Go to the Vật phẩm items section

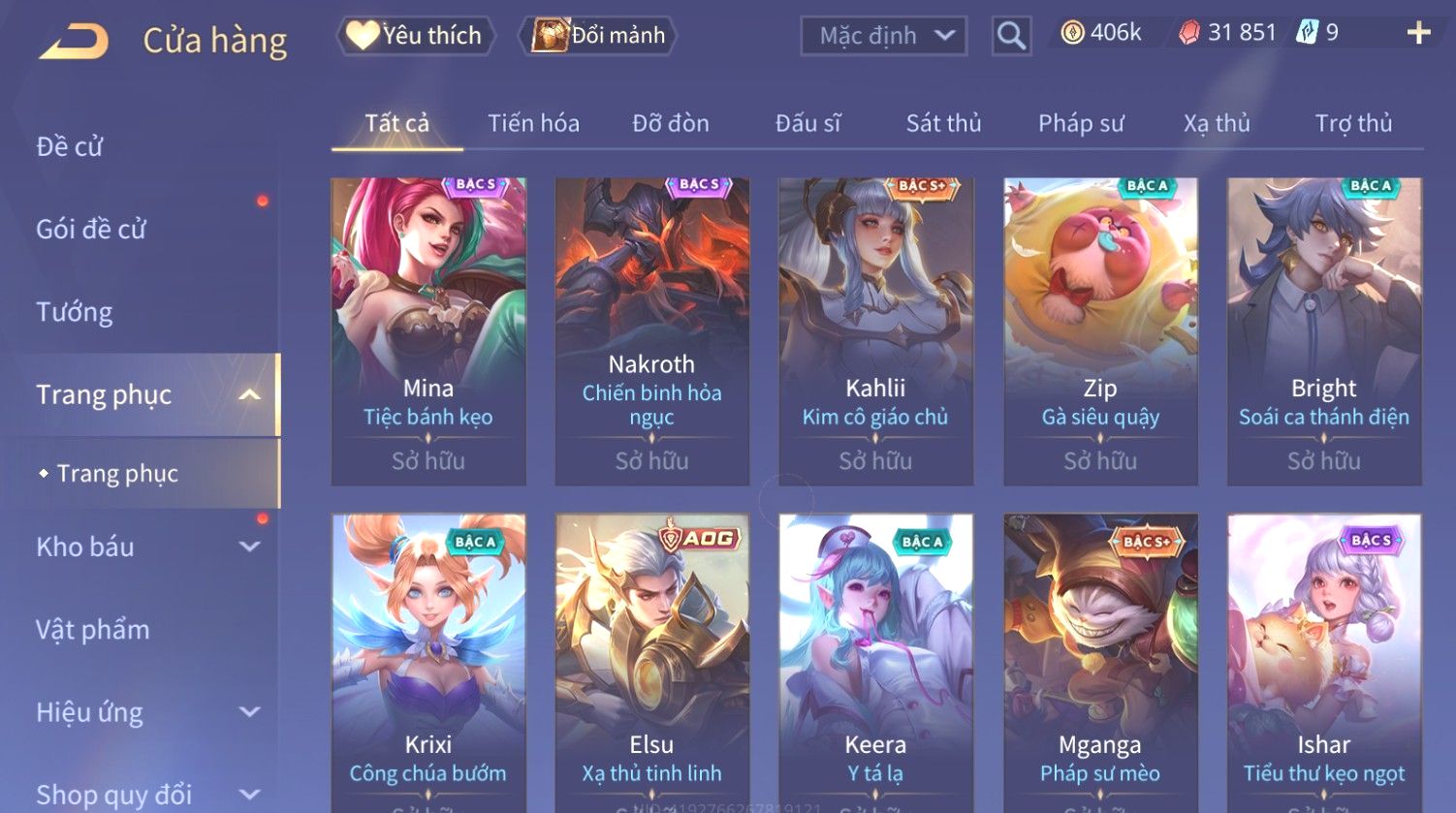point(93,630)
